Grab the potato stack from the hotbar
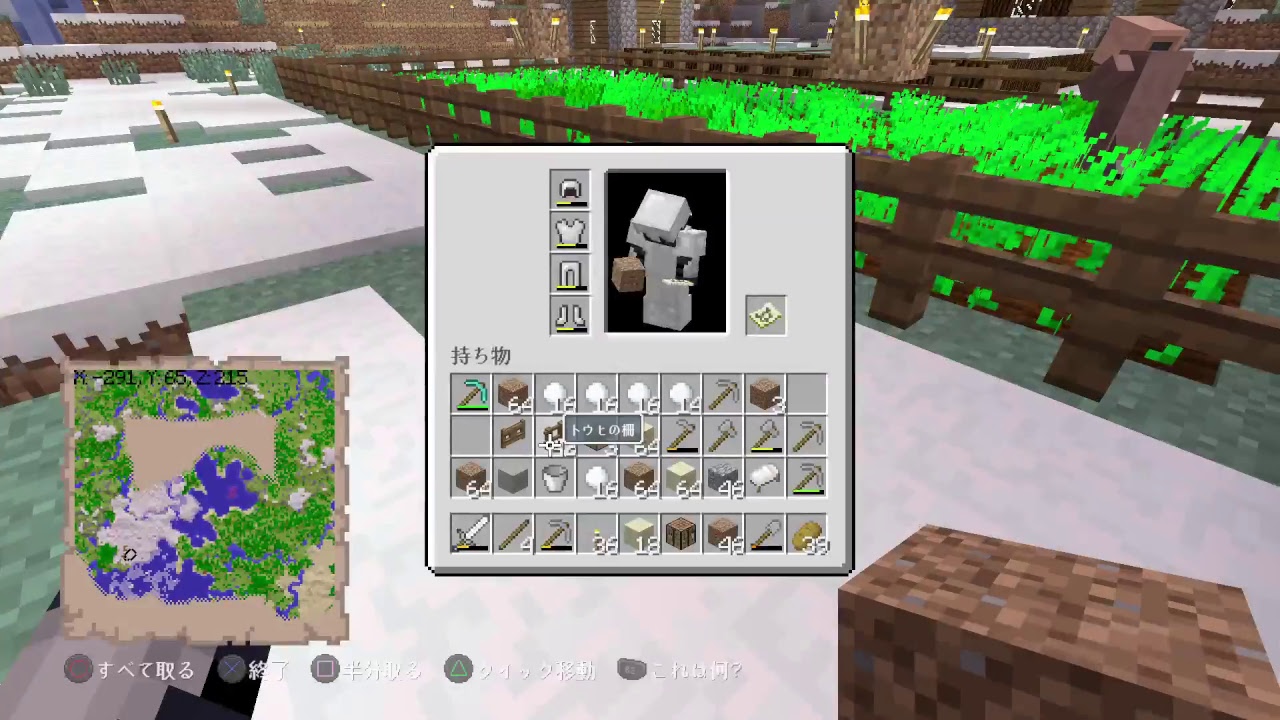Image resolution: width=1280 pixels, height=720 pixels. tap(807, 535)
